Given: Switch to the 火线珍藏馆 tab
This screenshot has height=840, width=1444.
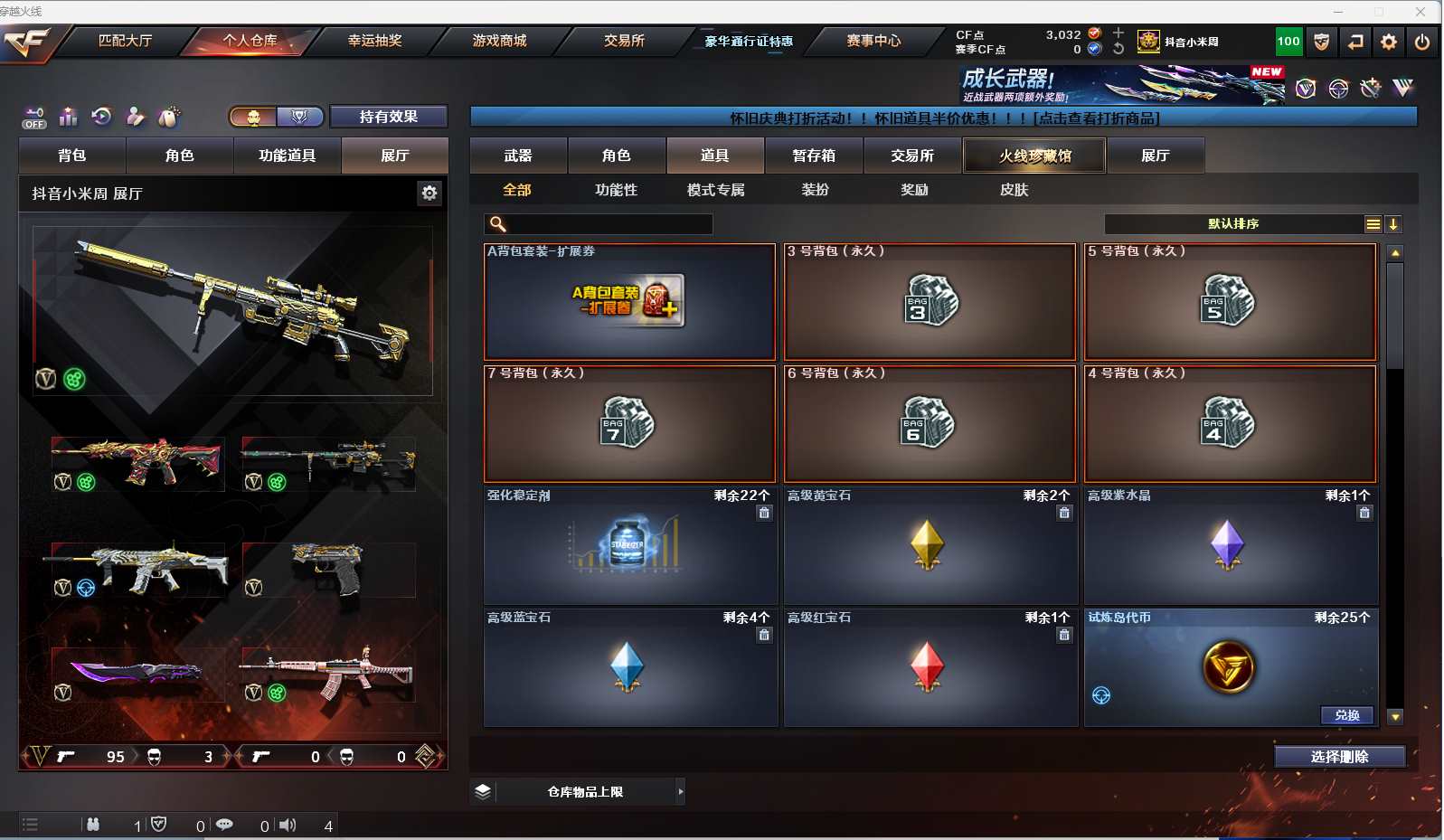Looking at the screenshot, I should coord(1034,156).
